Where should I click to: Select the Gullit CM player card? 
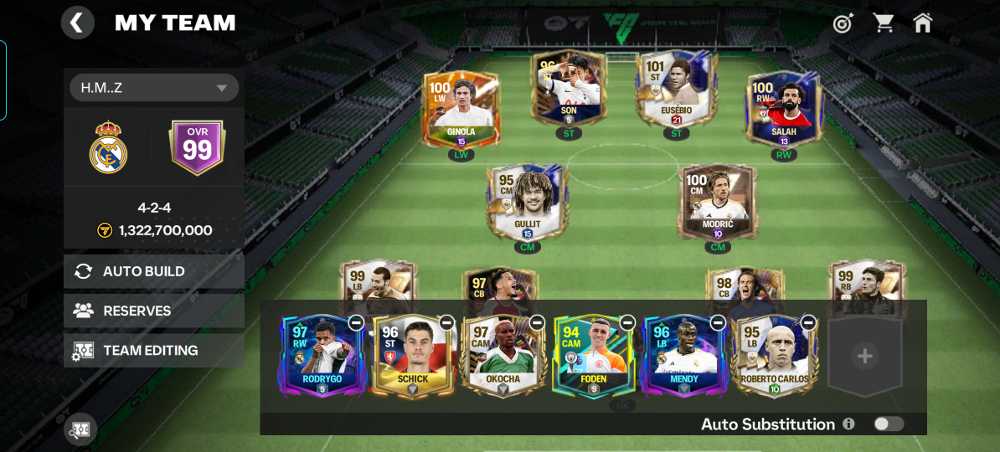(x=527, y=205)
